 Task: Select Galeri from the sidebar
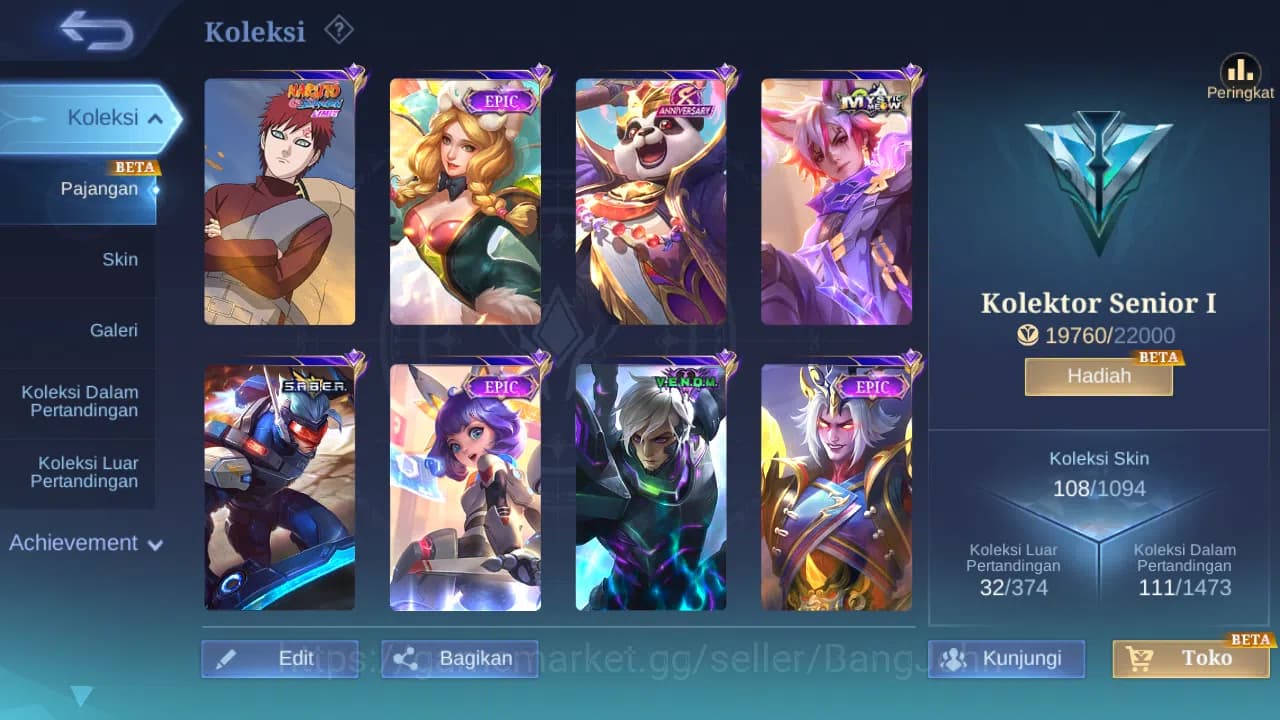pos(115,330)
